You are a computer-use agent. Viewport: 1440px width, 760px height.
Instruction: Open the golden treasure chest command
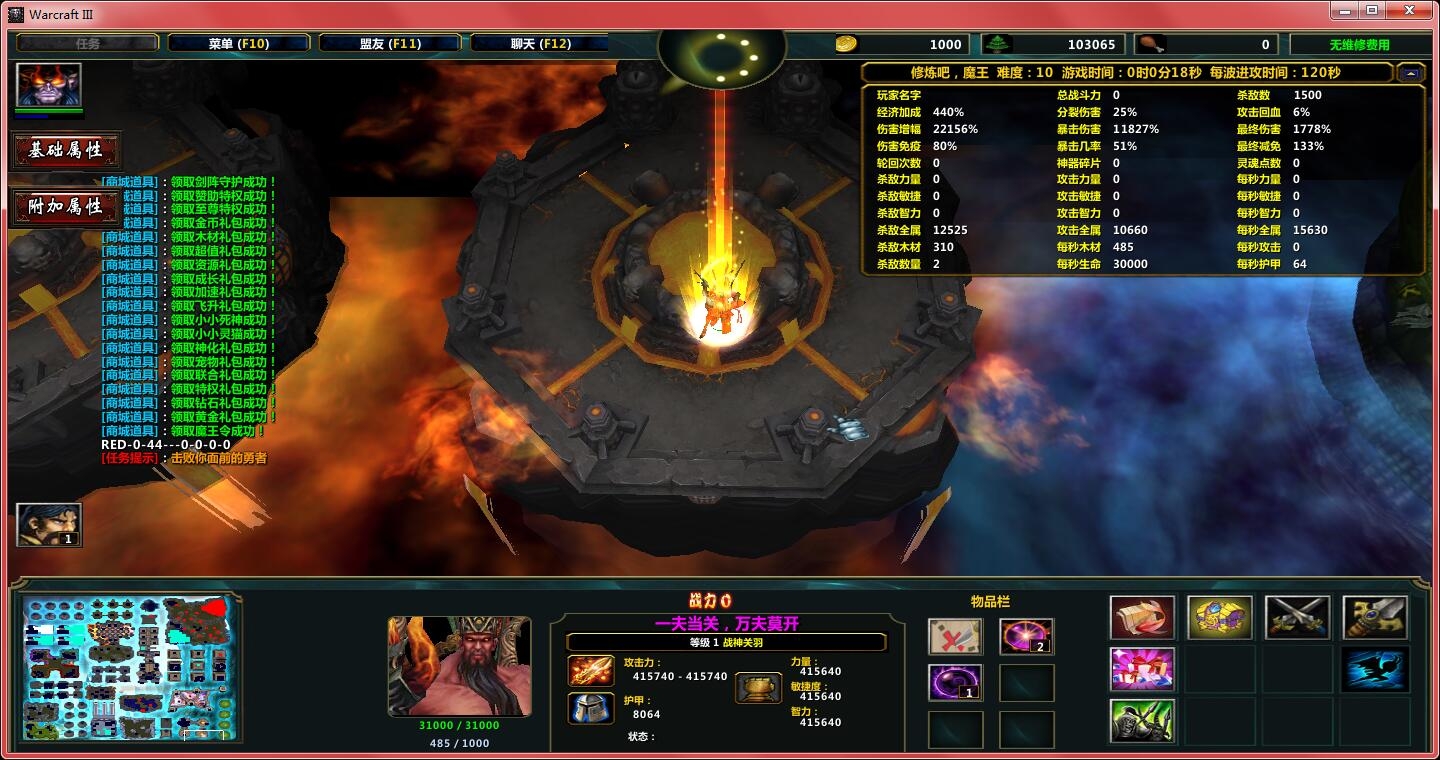(1220, 618)
